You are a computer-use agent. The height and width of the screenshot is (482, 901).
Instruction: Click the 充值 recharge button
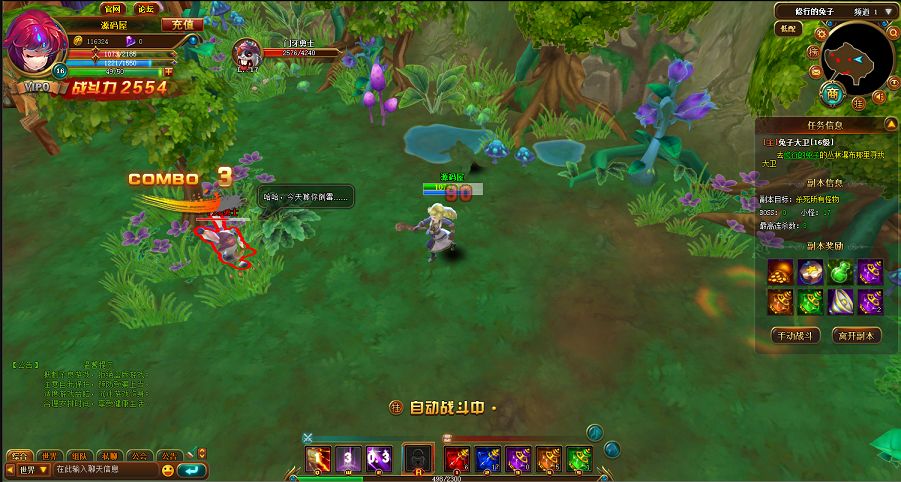coord(182,24)
